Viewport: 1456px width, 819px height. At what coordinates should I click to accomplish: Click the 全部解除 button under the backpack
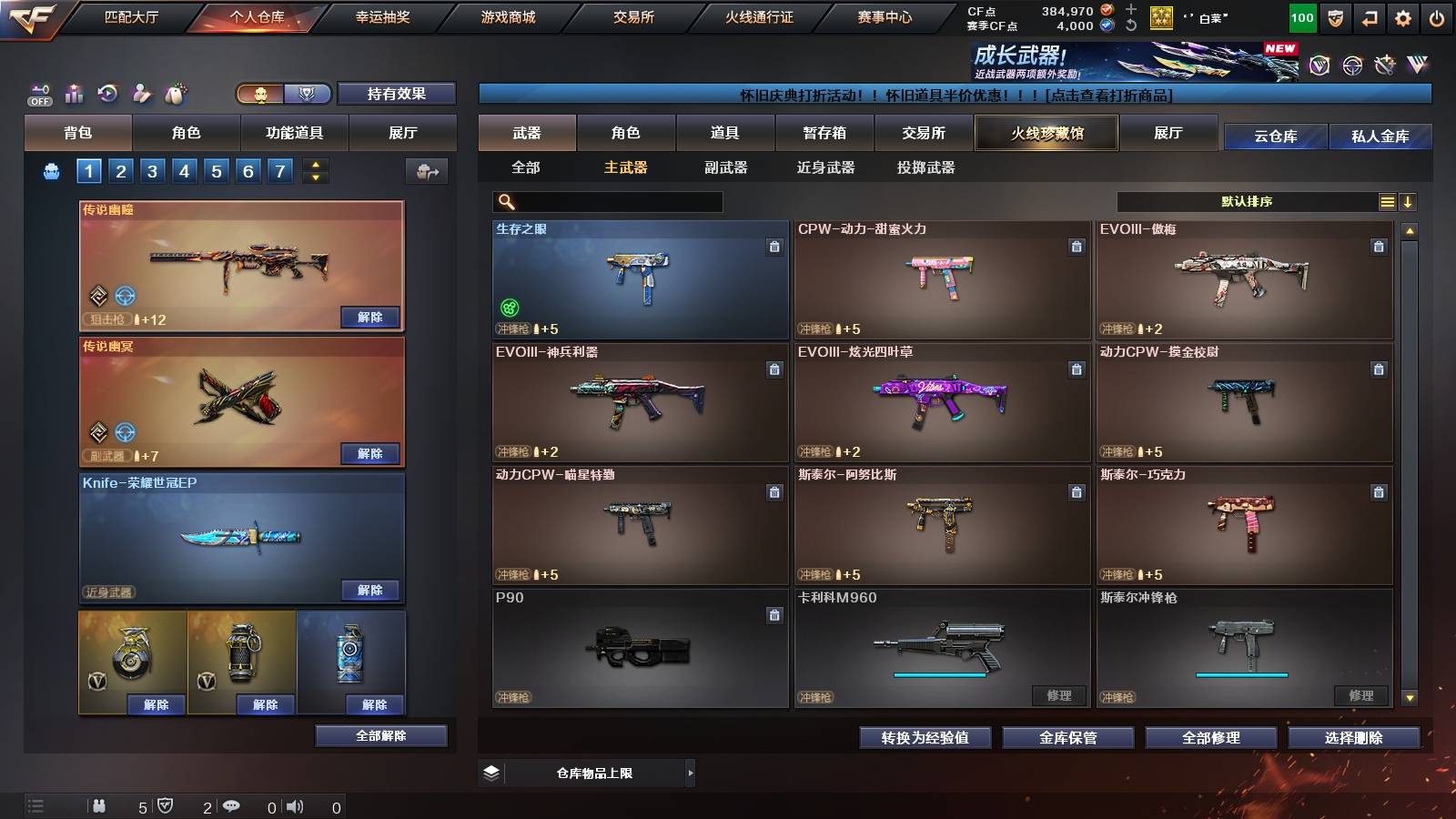tap(382, 735)
